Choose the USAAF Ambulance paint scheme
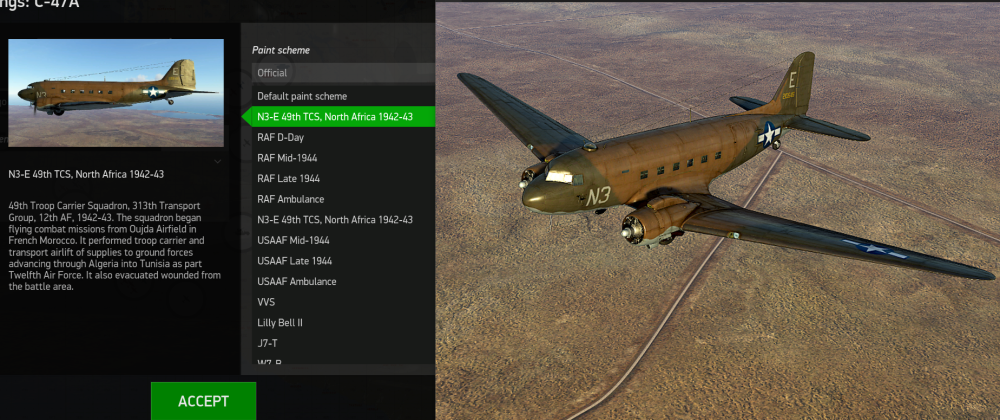 (297, 281)
